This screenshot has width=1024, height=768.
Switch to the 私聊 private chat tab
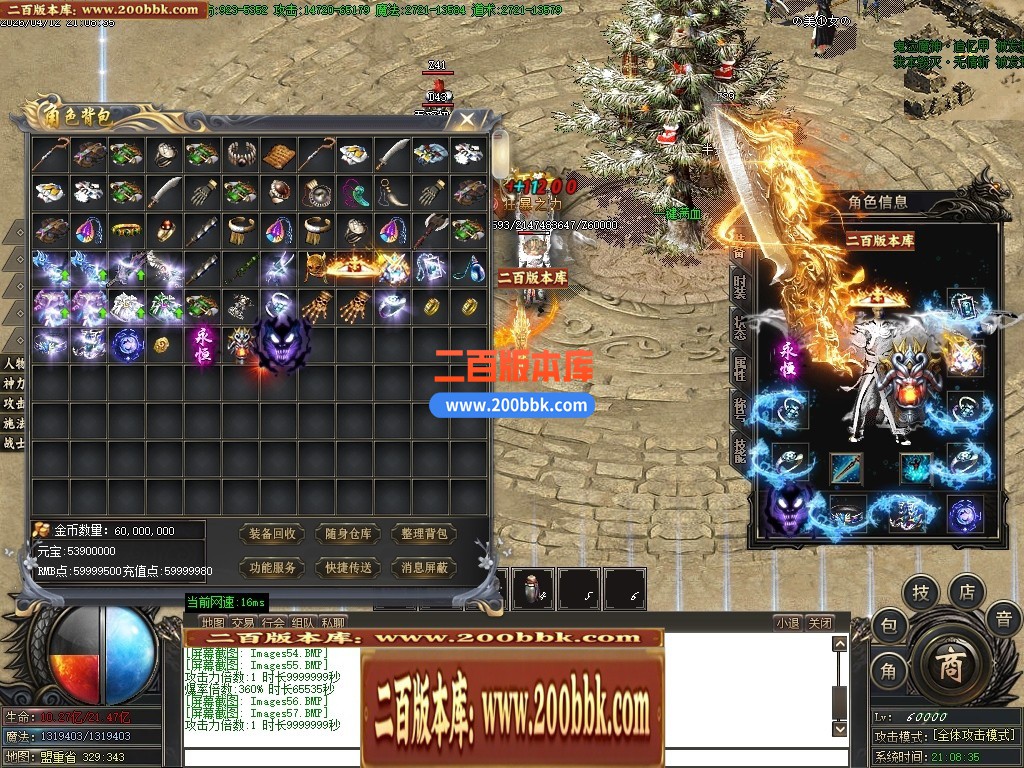pyautogui.click(x=333, y=623)
